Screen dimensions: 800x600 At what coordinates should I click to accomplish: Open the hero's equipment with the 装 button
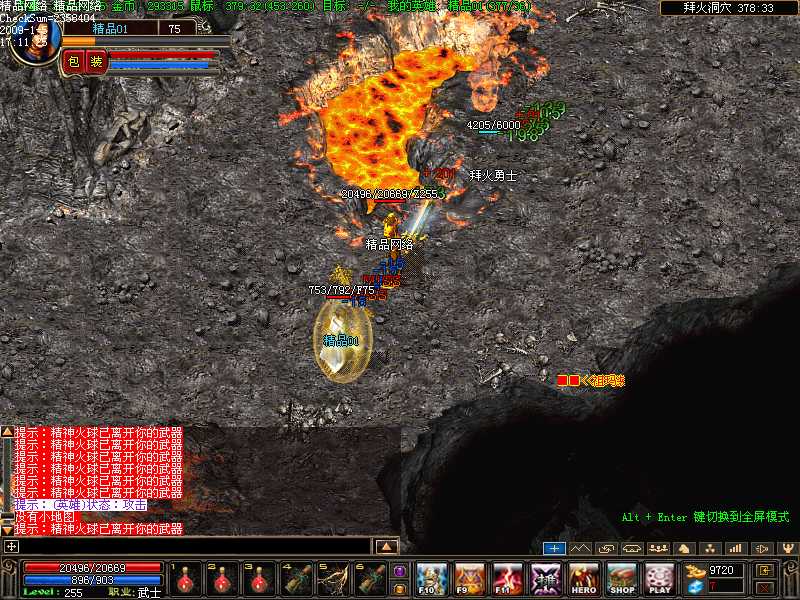click(96, 62)
